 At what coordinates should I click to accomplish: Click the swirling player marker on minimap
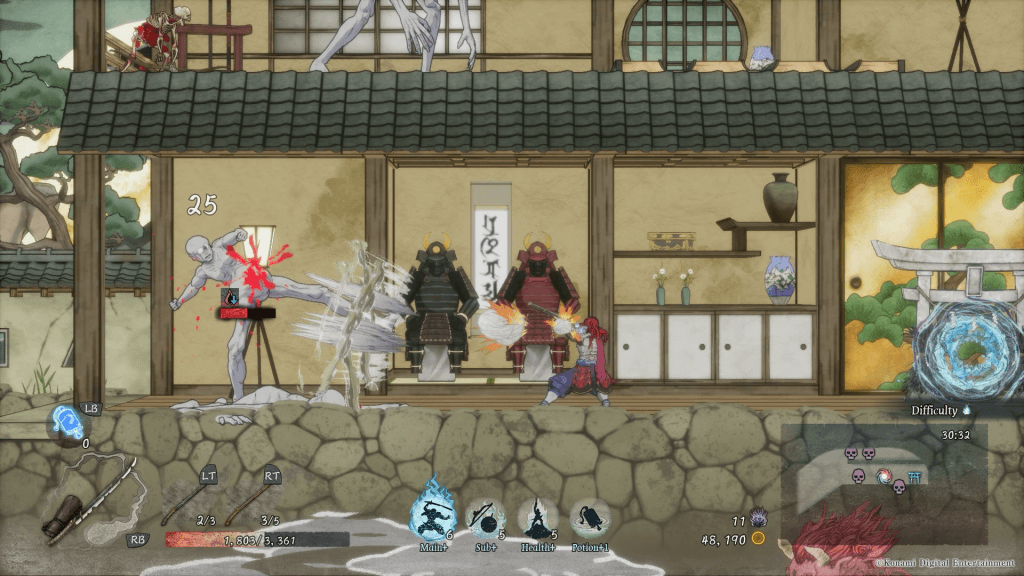(x=884, y=477)
